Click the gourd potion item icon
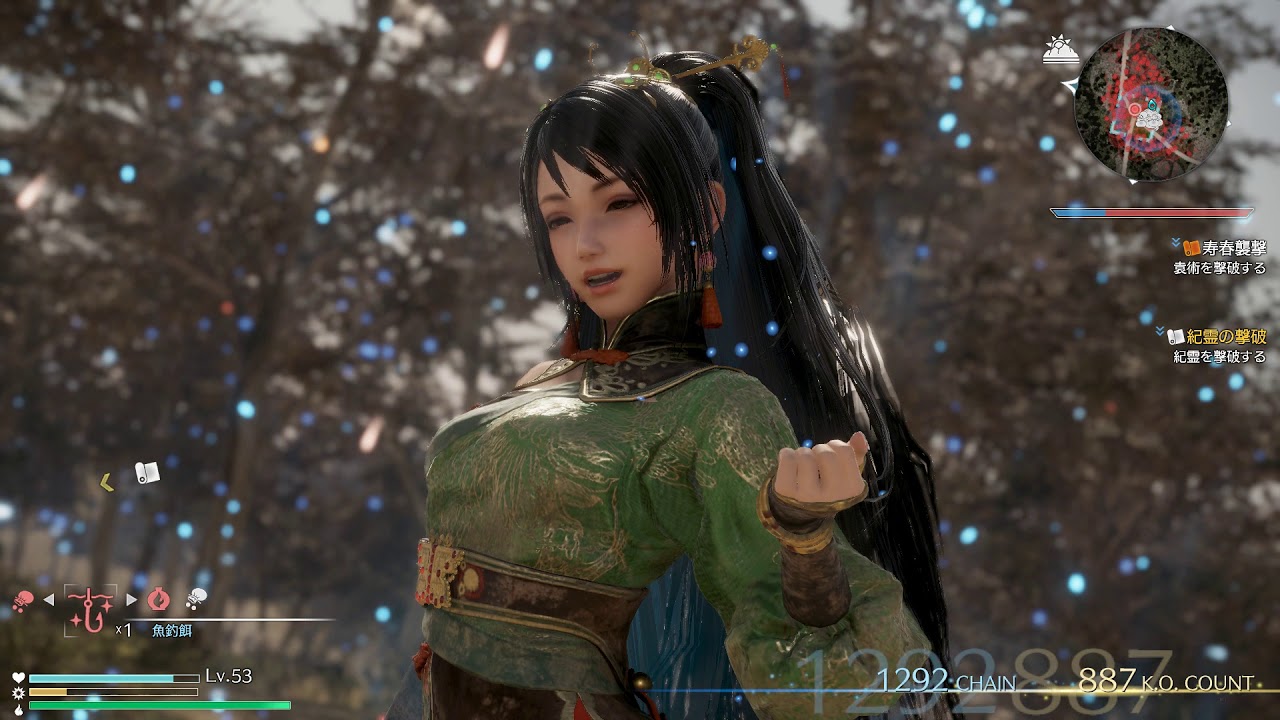 coord(158,599)
